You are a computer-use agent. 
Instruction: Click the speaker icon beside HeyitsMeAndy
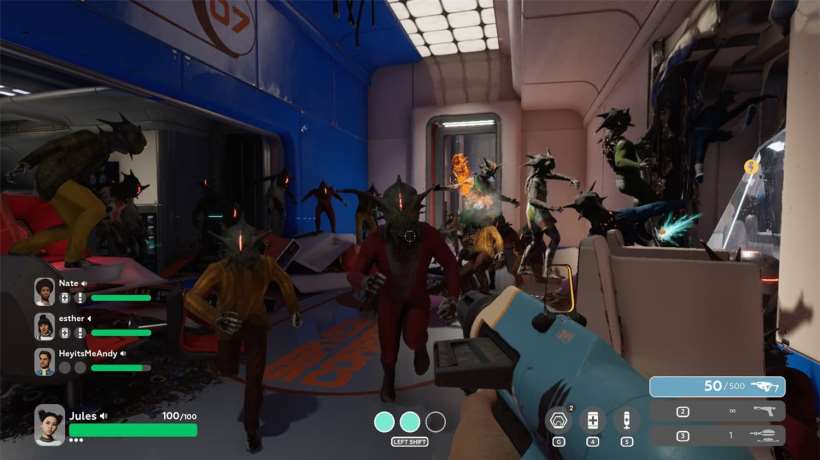pos(123,353)
